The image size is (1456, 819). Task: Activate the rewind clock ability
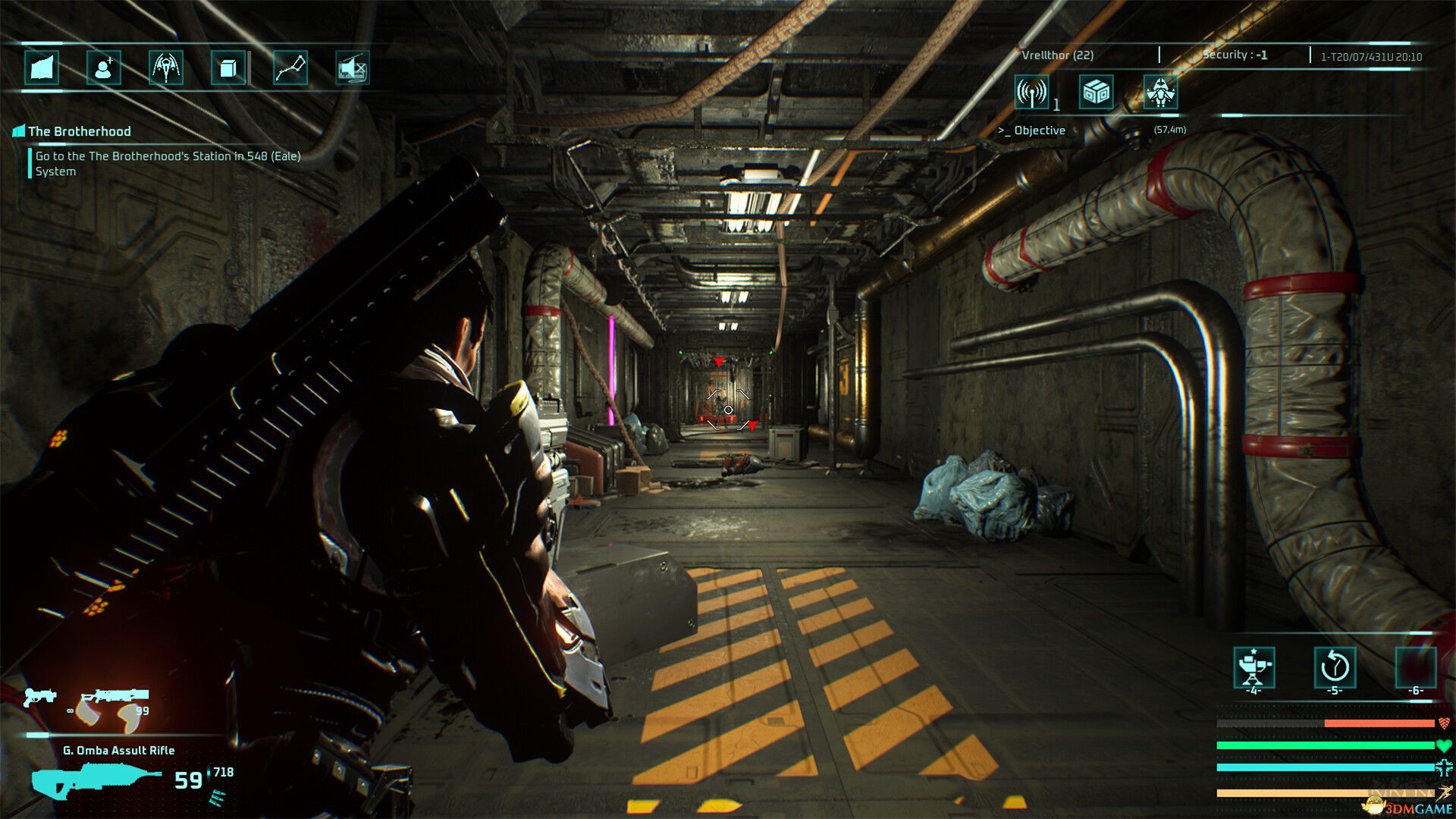[x=1334, y=667]
